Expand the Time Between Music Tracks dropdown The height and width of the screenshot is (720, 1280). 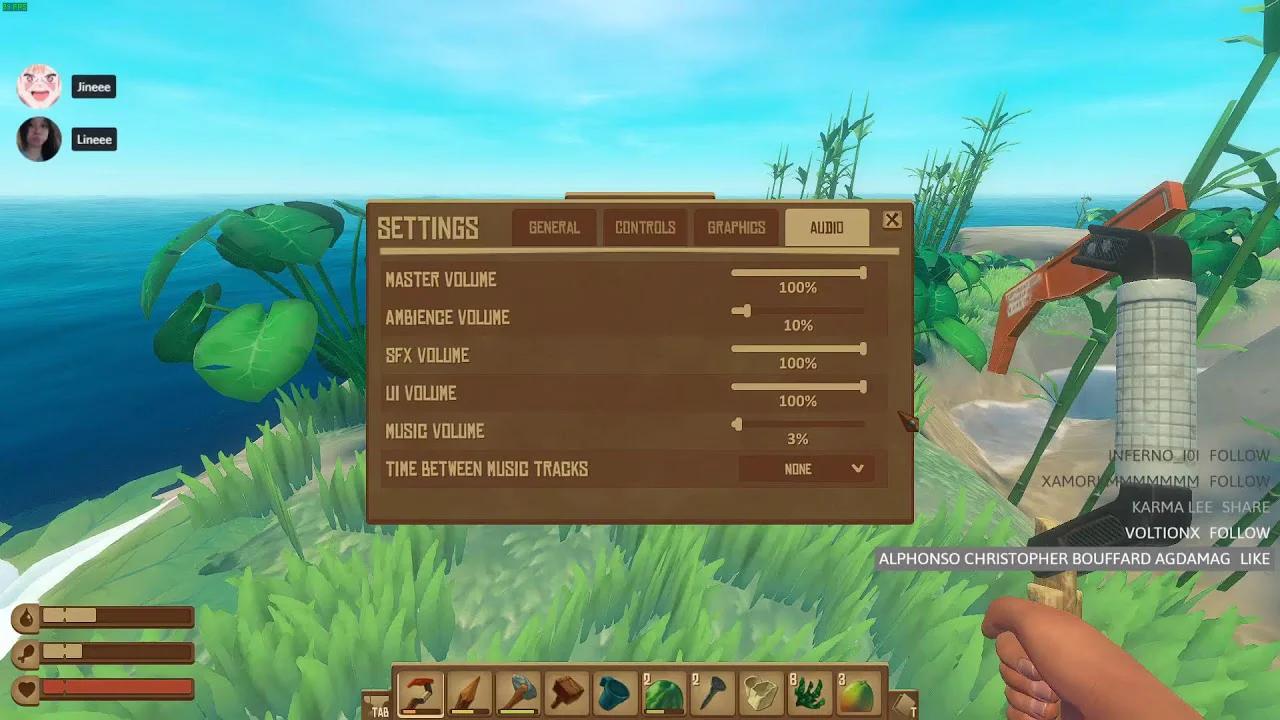pos(808,468)
